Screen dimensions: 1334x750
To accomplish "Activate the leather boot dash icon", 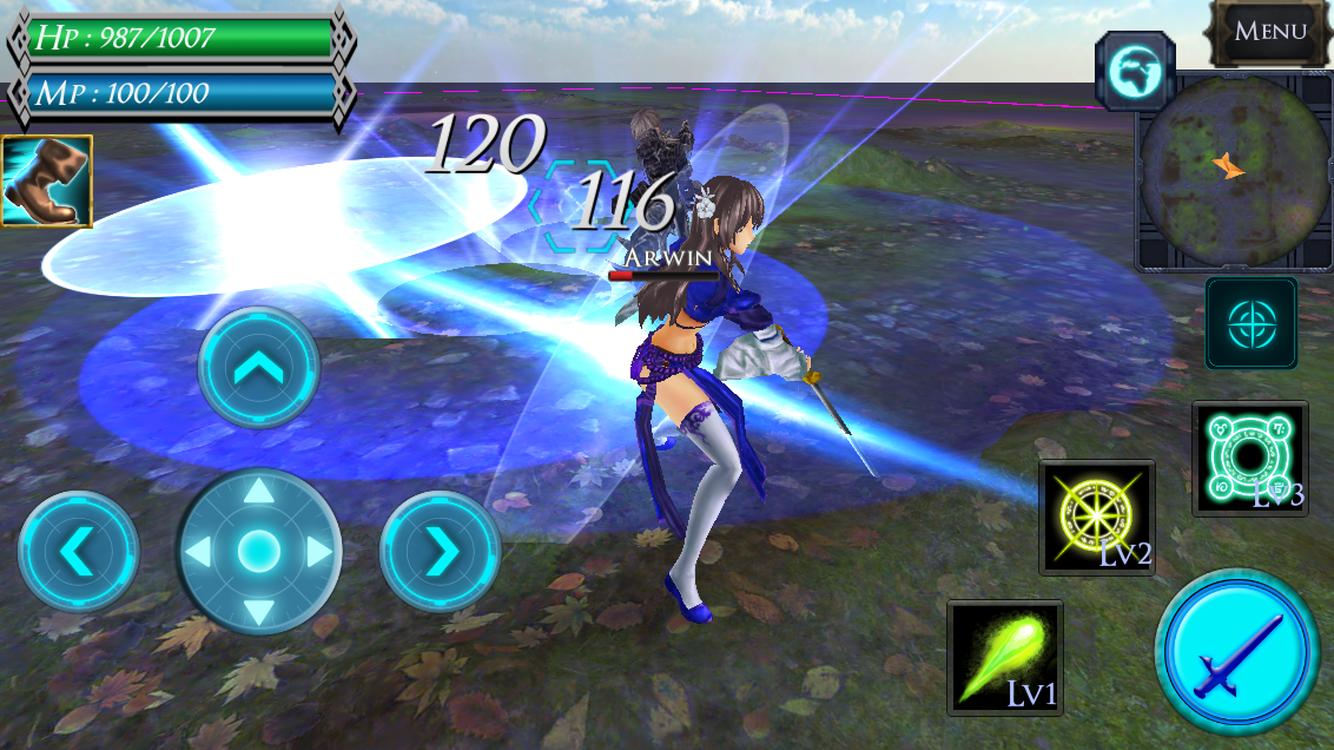I will pyautogui.click(x=47, y=181).
